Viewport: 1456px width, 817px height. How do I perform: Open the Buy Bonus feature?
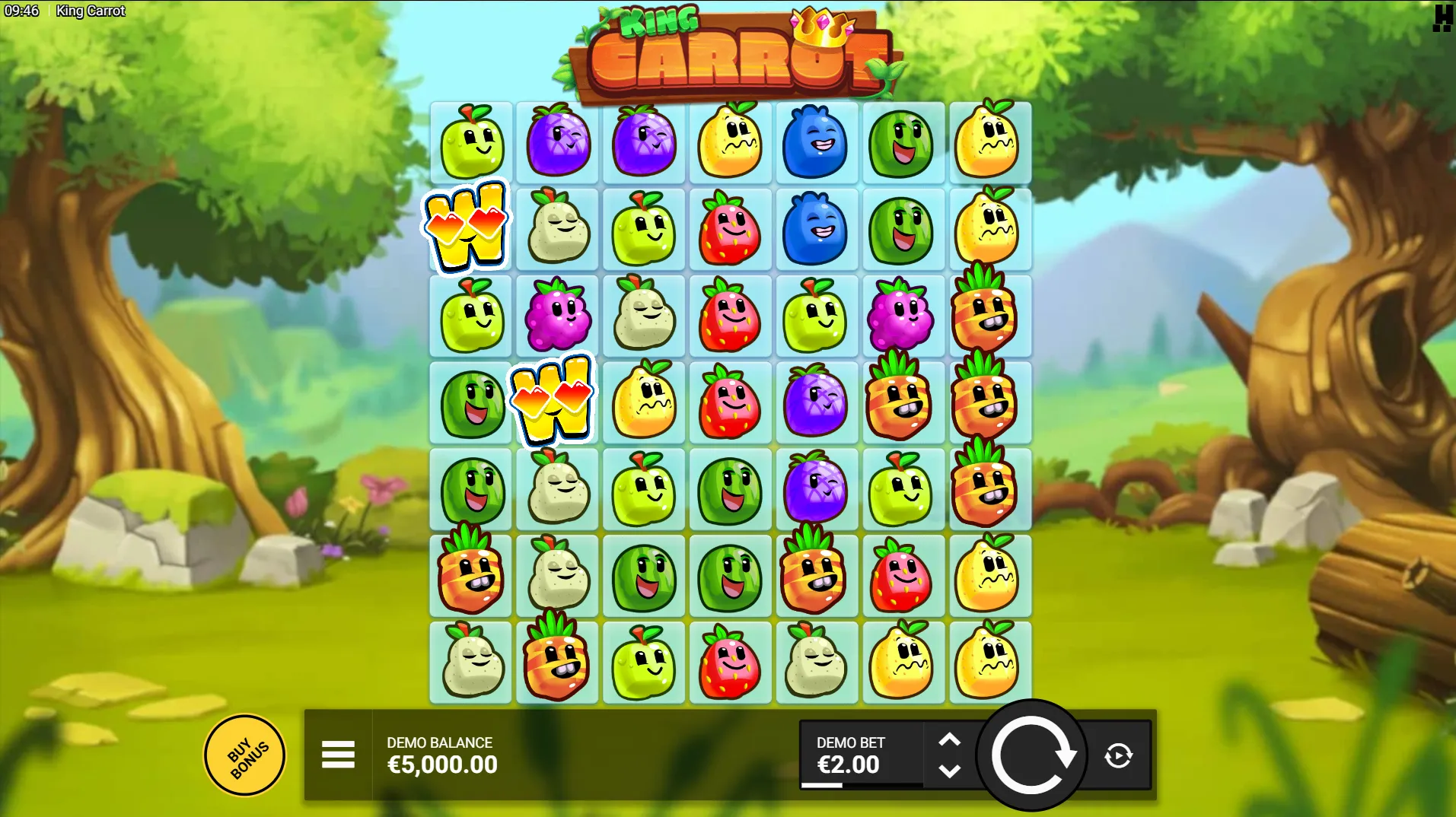(245, 755)
